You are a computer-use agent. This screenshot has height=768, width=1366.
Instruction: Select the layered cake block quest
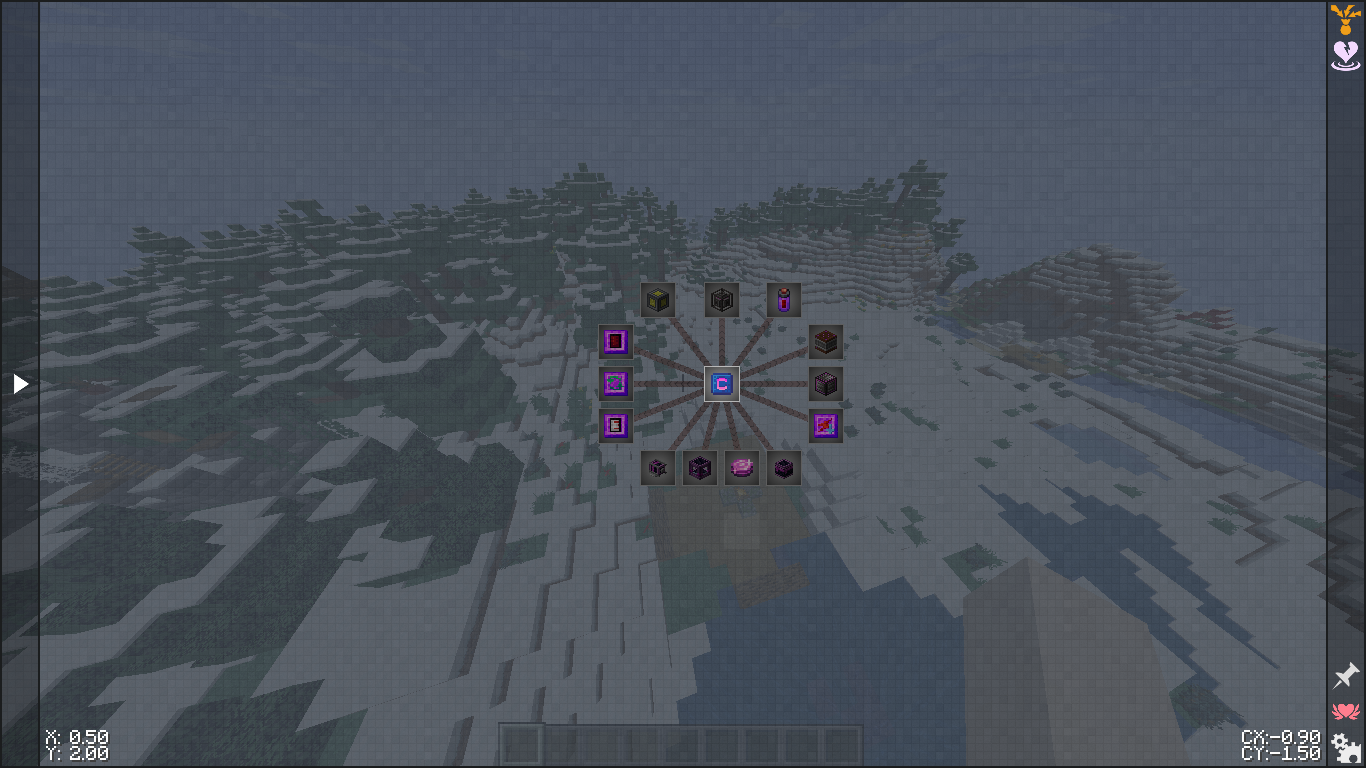pyautogui.click(x=826, y=341)
